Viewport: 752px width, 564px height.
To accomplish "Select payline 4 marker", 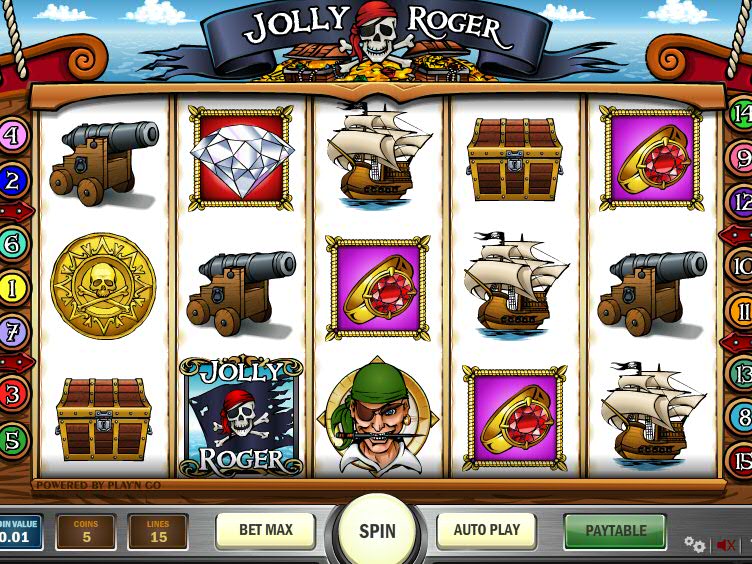I will 12,135.
